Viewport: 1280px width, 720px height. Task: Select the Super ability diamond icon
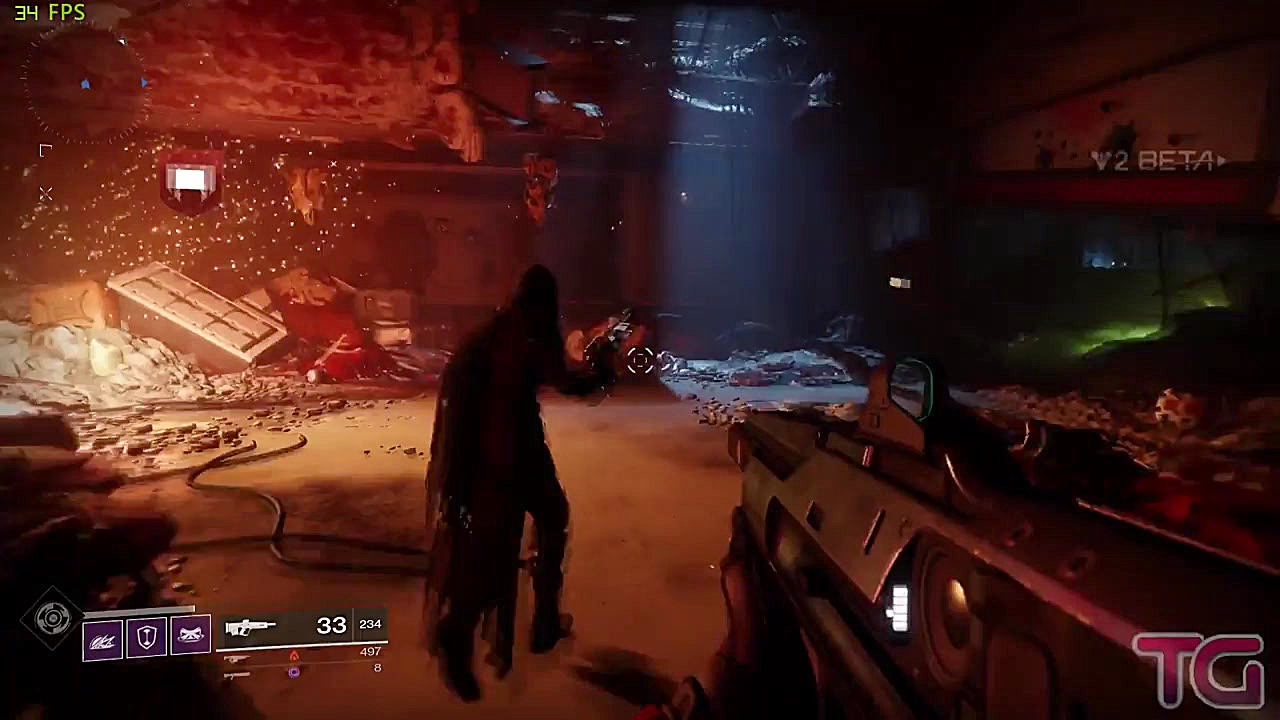pyautogui.click(x=50, y=618)
